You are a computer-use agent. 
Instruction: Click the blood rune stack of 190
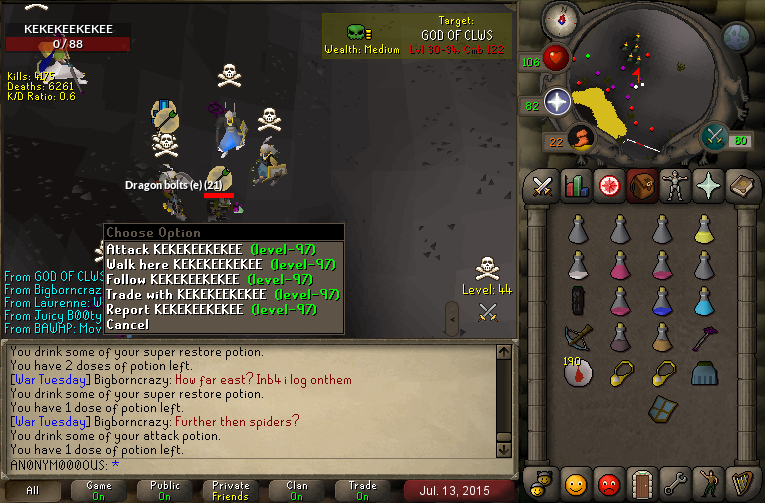(x=577, y=373)
